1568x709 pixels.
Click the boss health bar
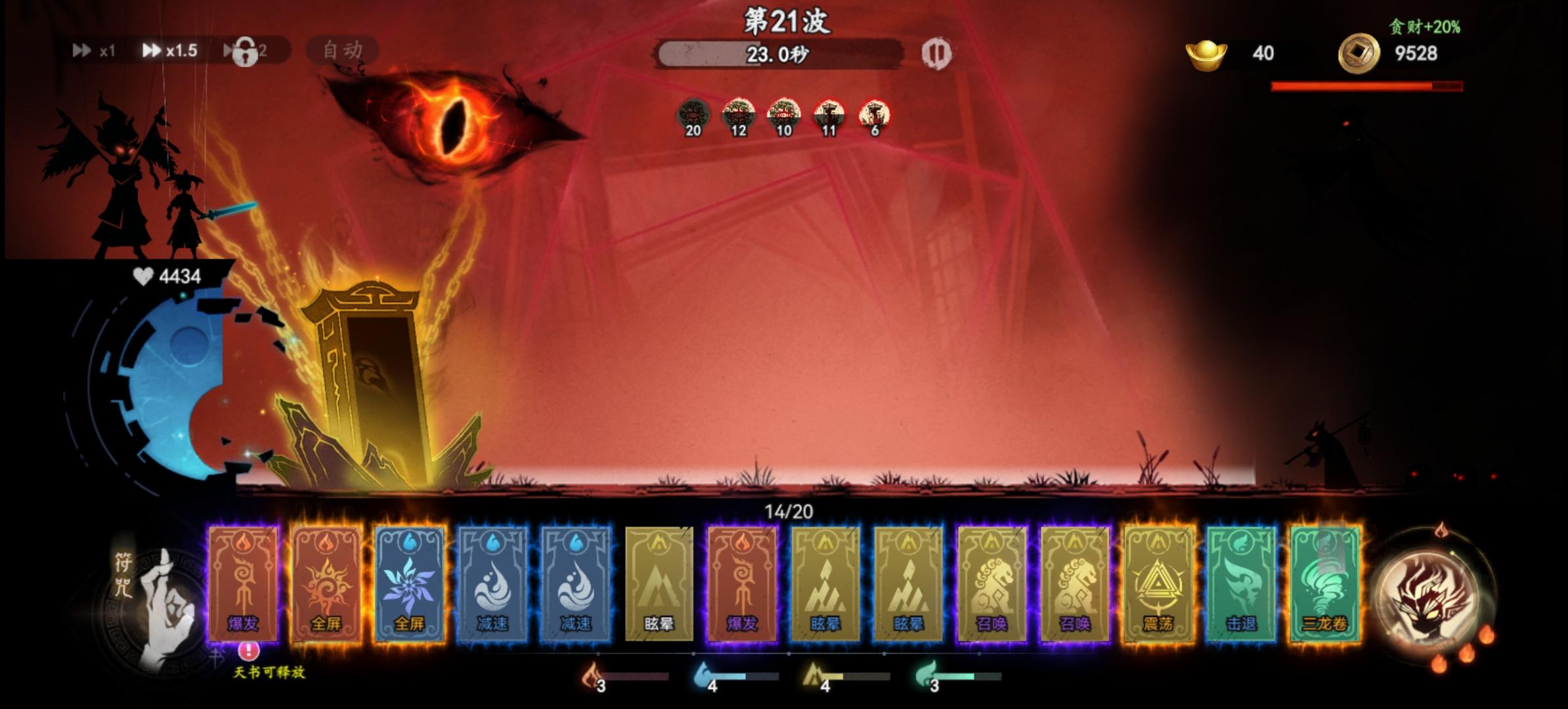click(x=1366, y=84)
